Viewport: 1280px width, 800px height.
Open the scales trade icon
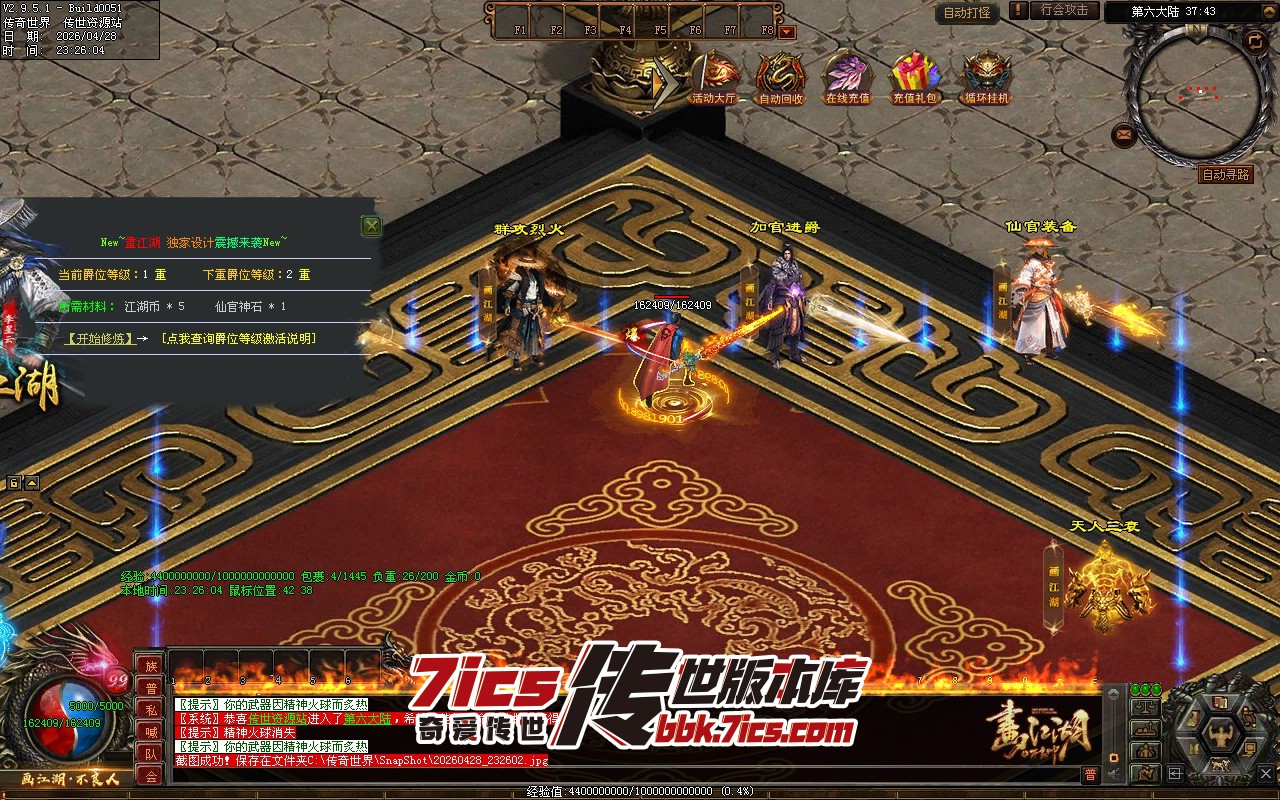(1145, 708)
